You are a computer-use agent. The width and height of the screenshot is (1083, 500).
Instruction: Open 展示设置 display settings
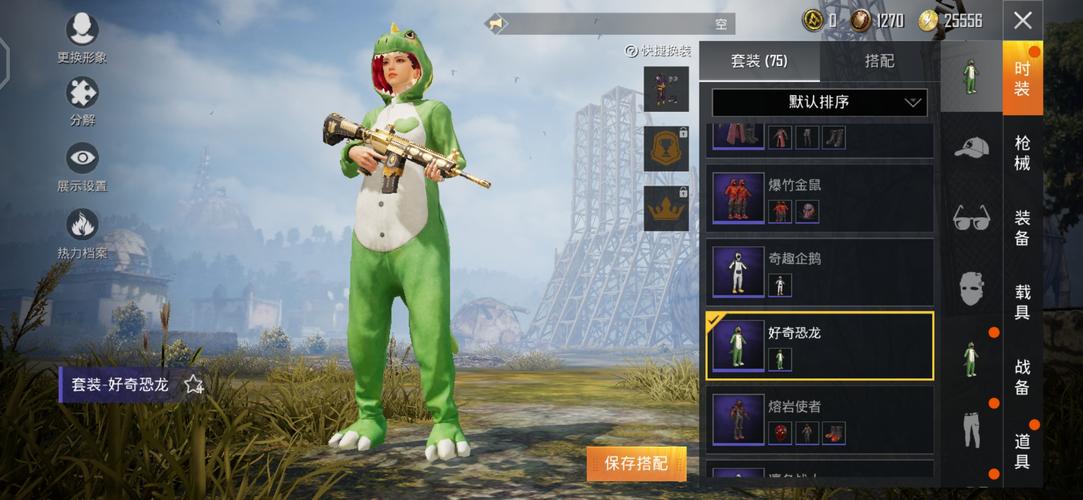[82, 167]
